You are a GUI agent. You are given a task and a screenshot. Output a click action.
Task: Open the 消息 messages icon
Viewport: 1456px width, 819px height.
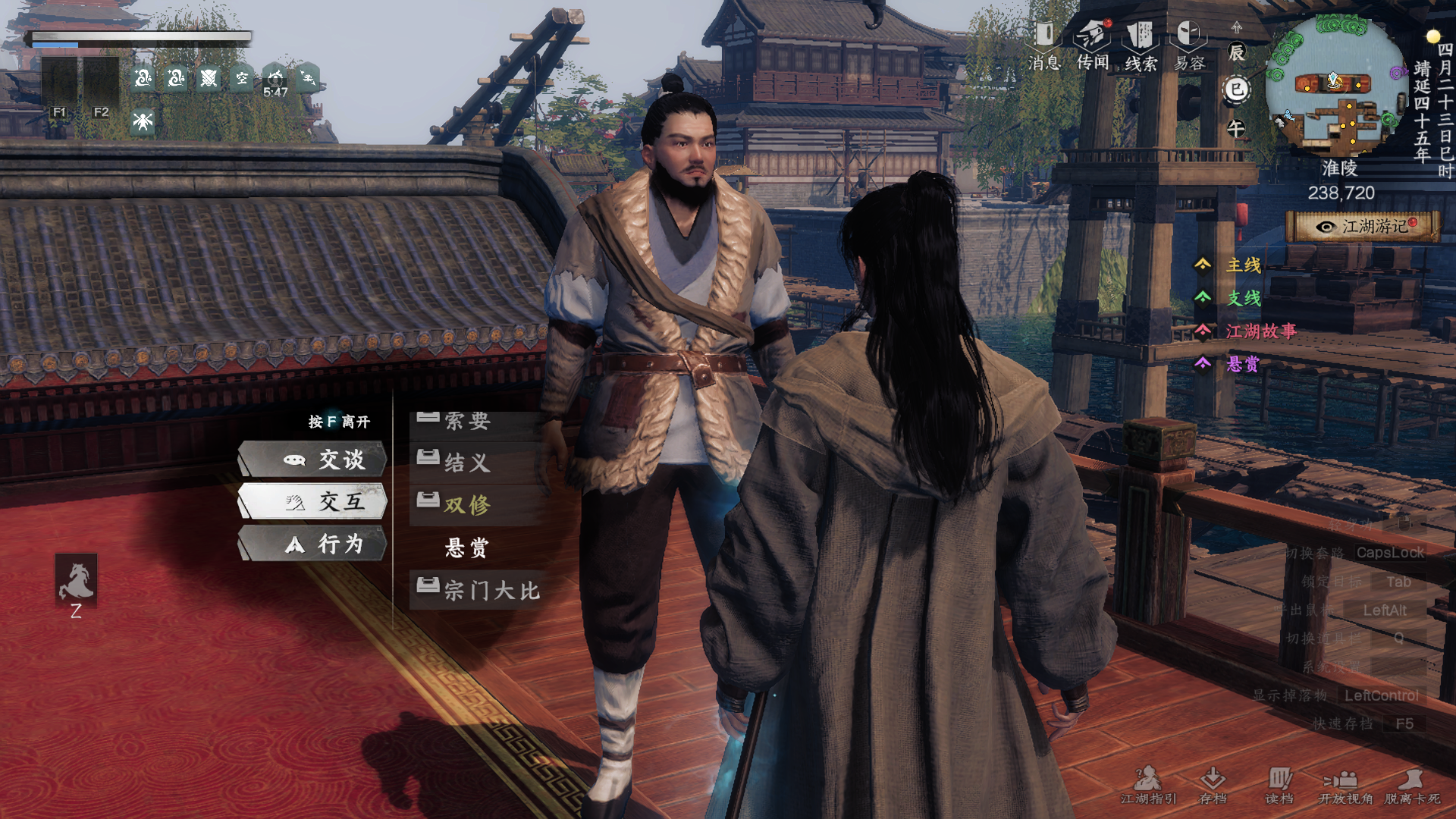coord(1044,45)
